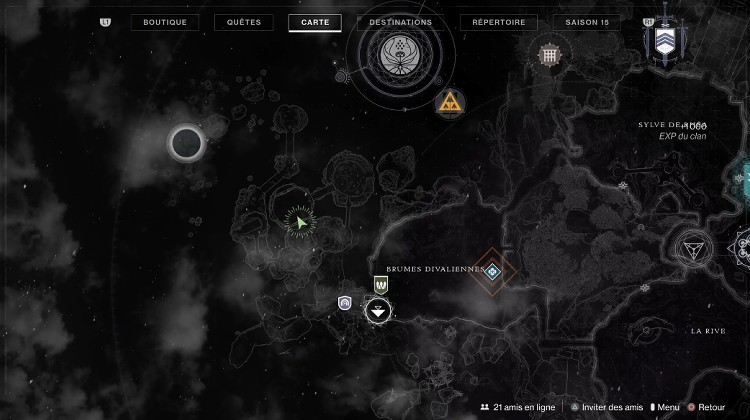Click the green banner marker on the map
The image size is (750, 420).
click(x=381, y=284)
